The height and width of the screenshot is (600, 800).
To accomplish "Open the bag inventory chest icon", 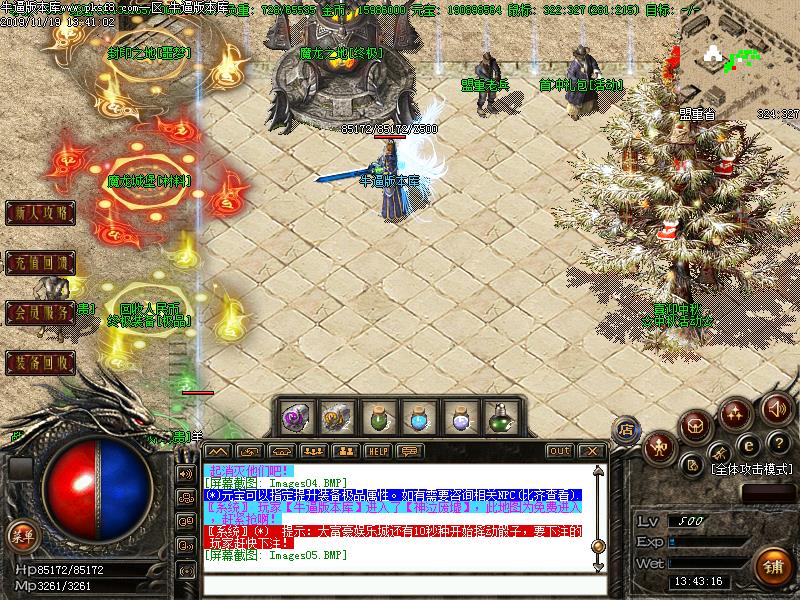I will pyautogui.click(x=694, y=424).
